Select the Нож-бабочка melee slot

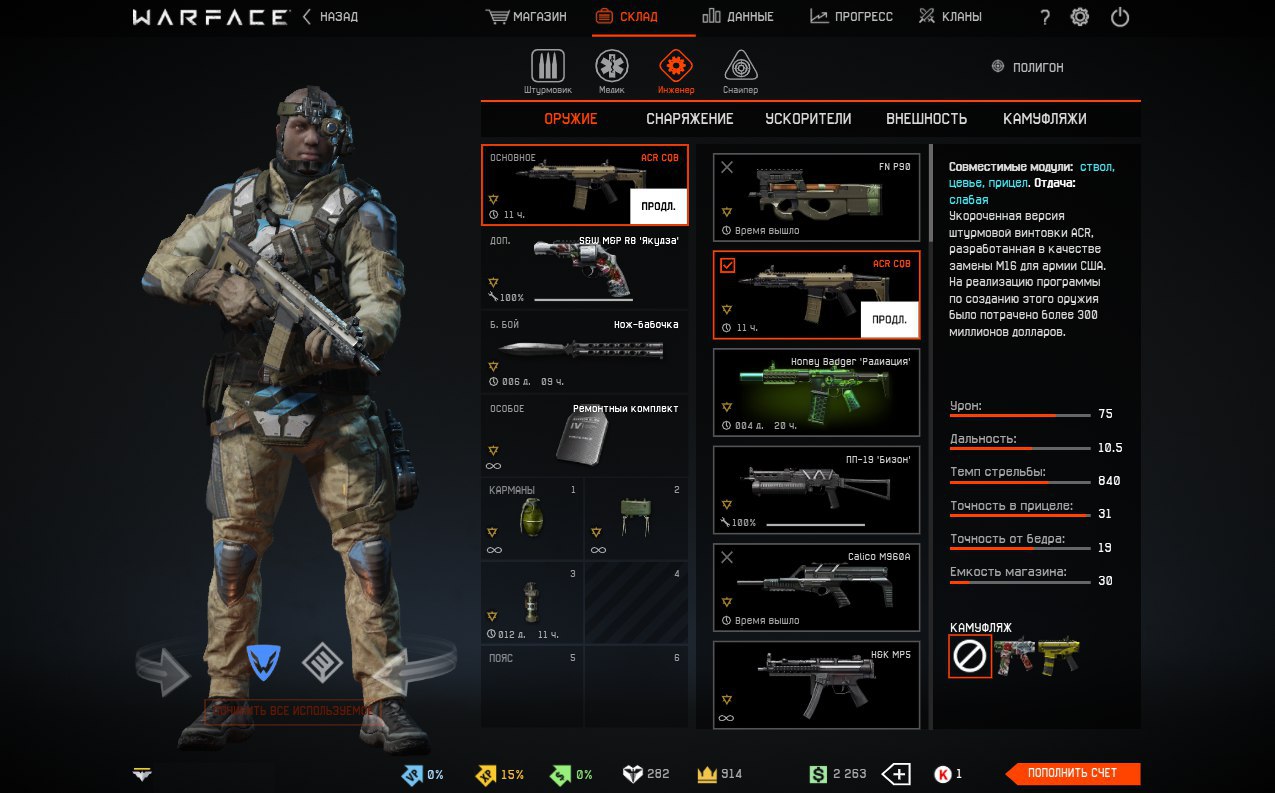click(584, 352)
